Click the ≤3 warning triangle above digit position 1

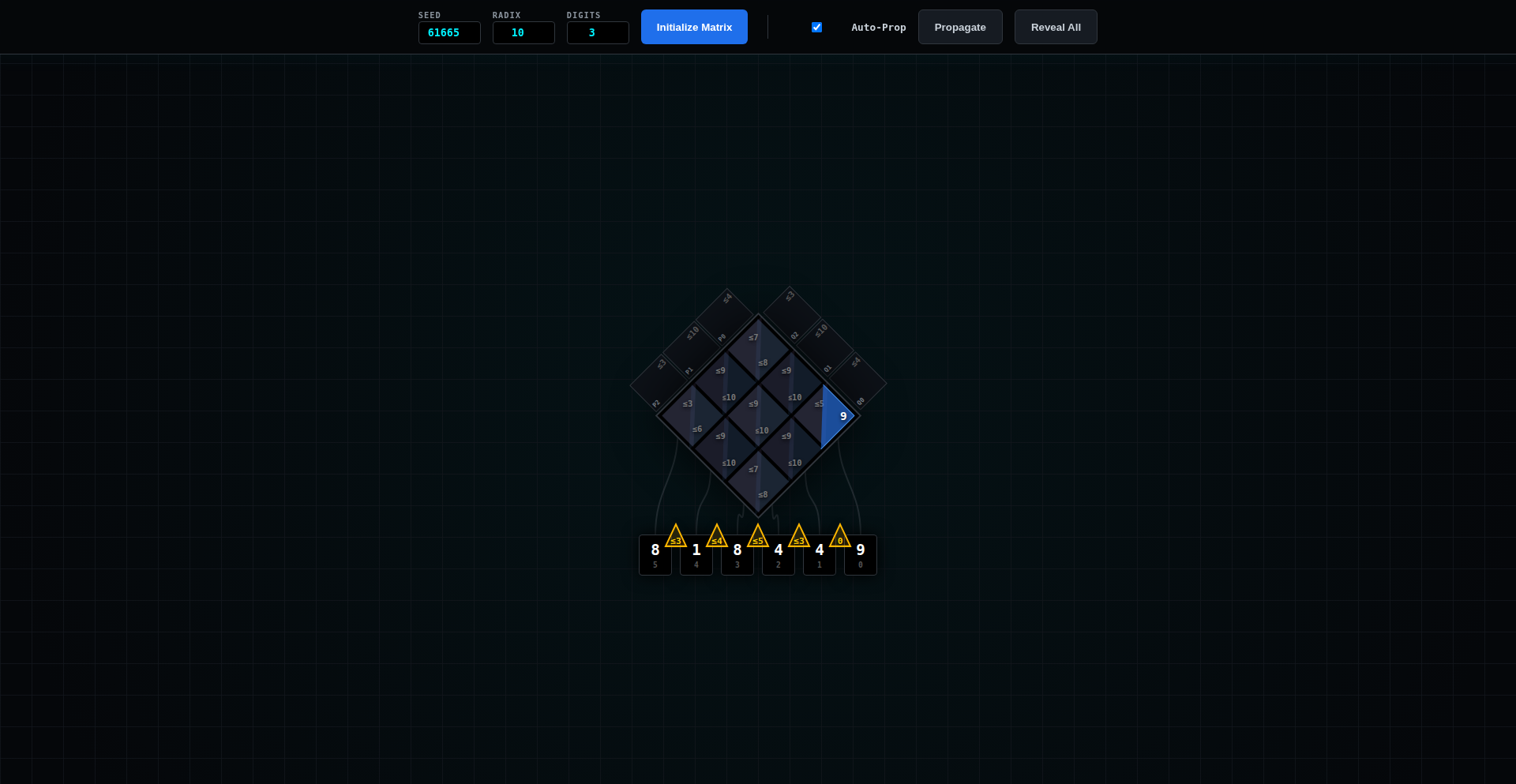[799, 535]
